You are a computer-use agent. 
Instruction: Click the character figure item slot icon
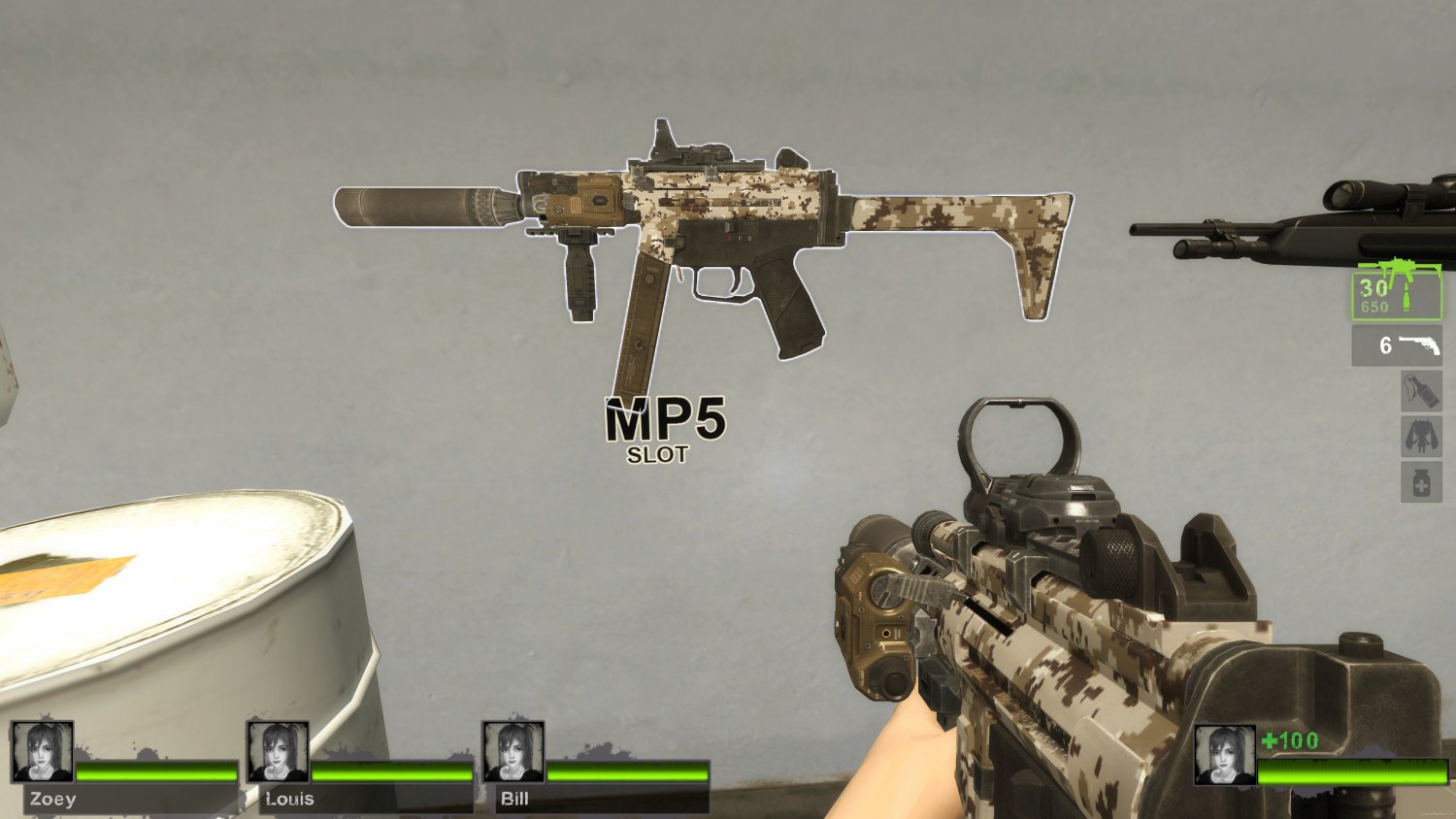point(1420,436)
